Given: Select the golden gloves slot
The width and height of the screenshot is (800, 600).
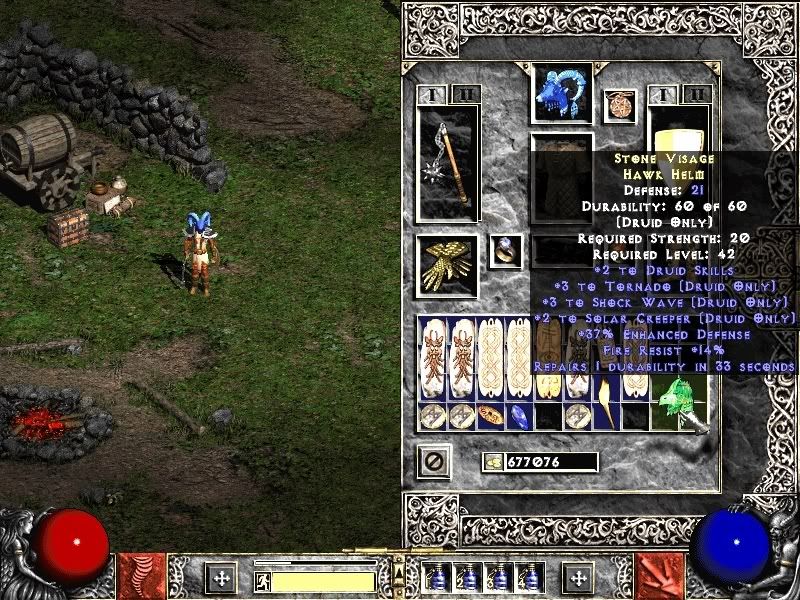Looking at the screenshot, I should 447,266.
